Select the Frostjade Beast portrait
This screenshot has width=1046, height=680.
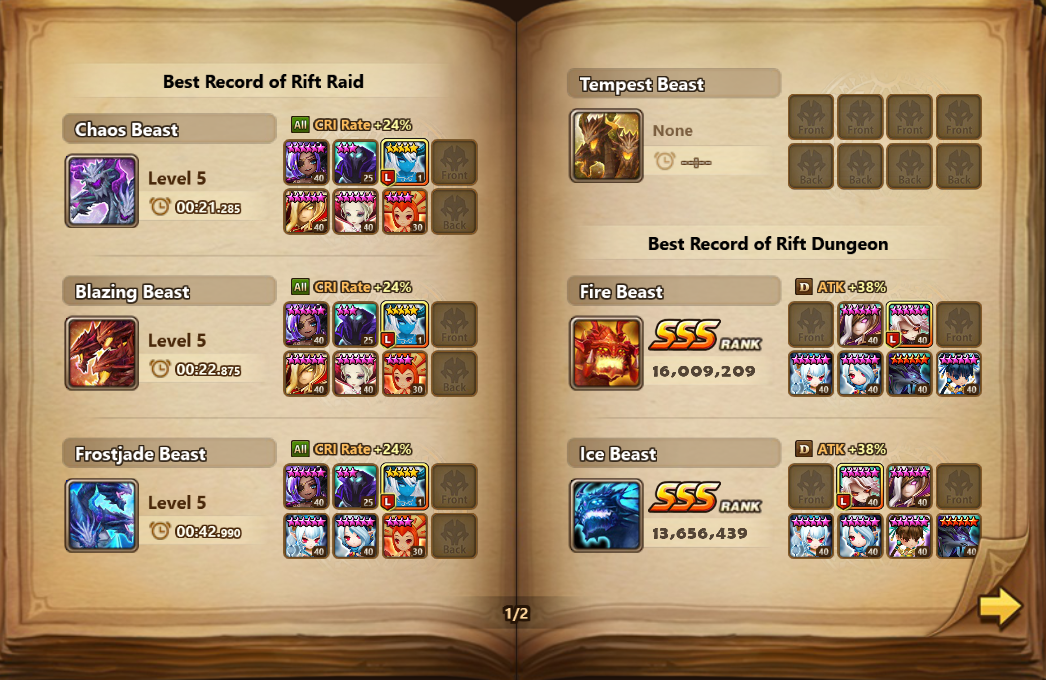(x=102, y=515)
